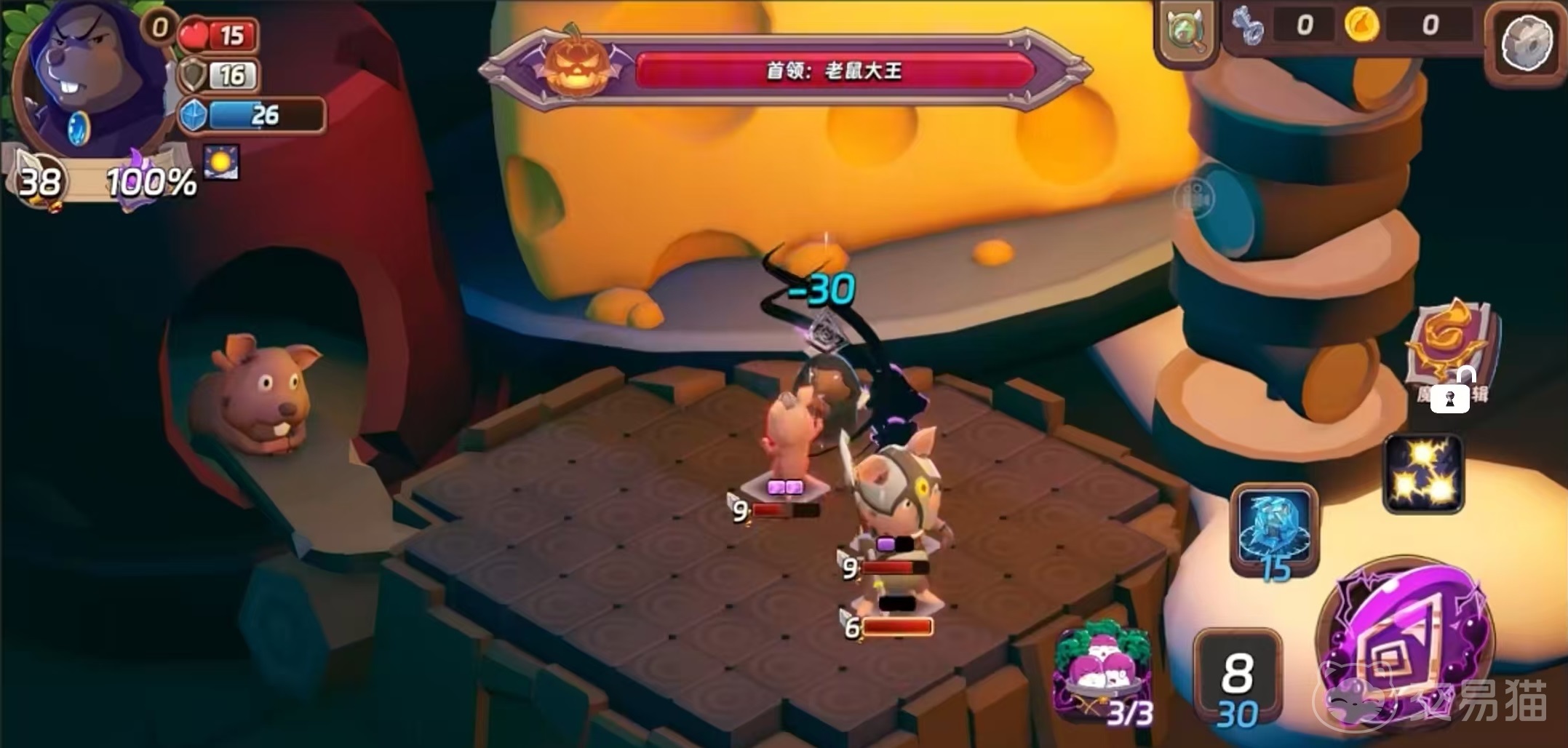Open the mole hero portrait
Viewport: 1568px width, 748px height.
click(x=91, y=80)
